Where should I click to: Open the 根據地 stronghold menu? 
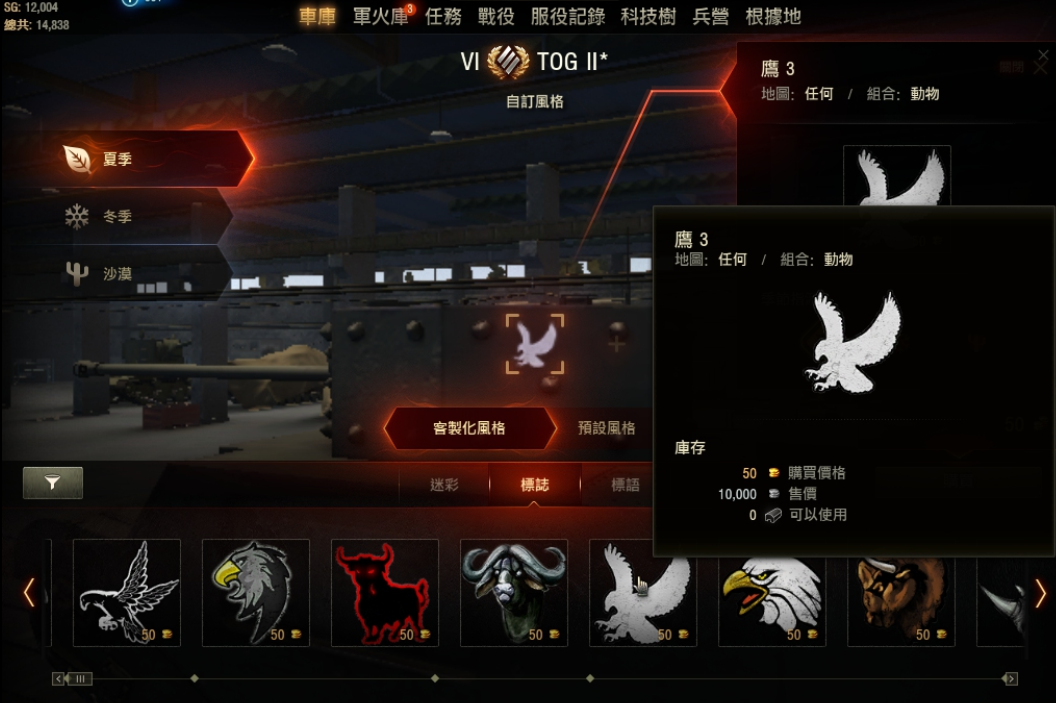pyautogui.click(x=773, y=17)
